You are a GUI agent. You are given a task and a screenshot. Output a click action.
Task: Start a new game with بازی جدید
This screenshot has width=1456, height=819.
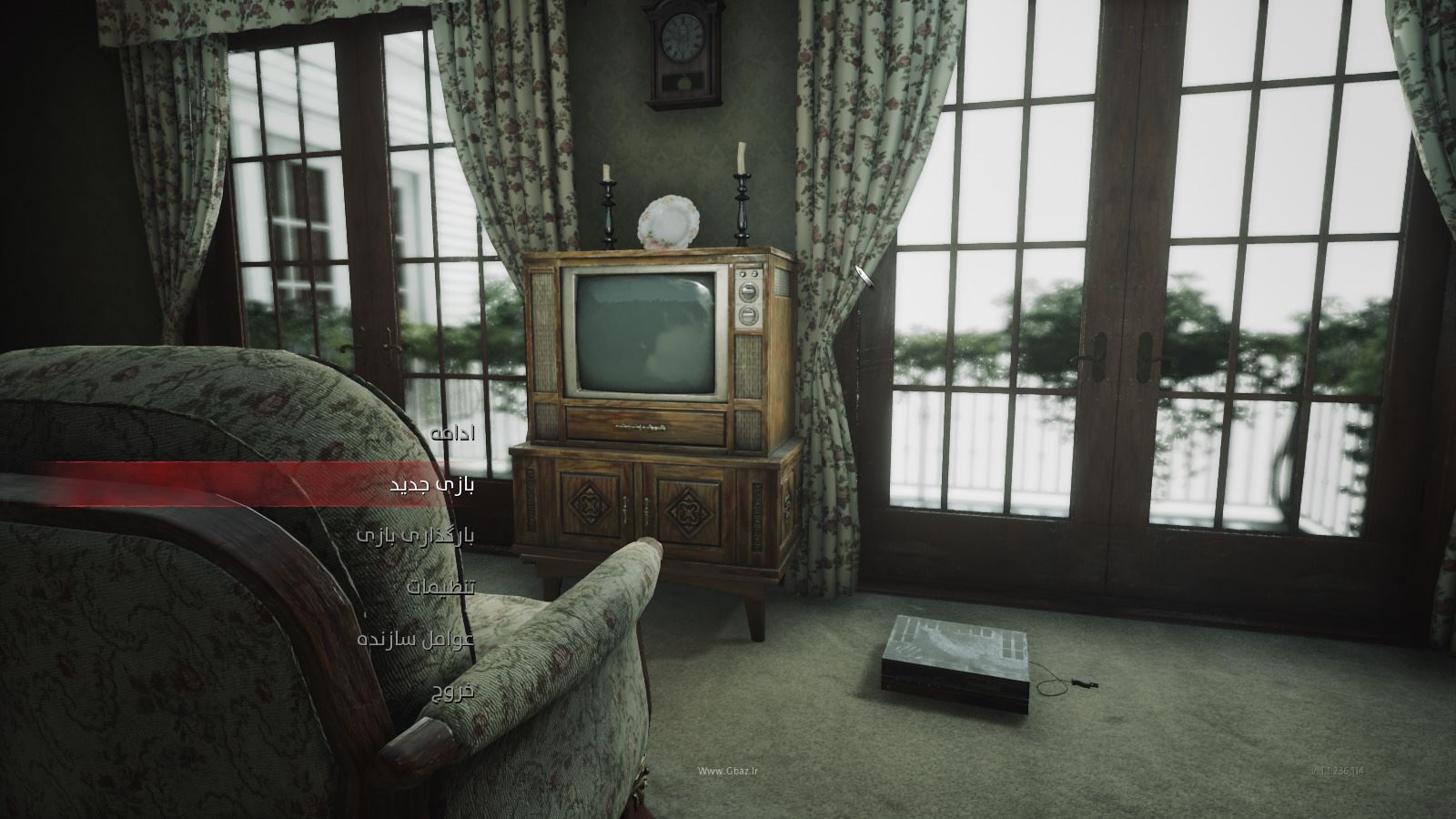[x=432, y=484]
